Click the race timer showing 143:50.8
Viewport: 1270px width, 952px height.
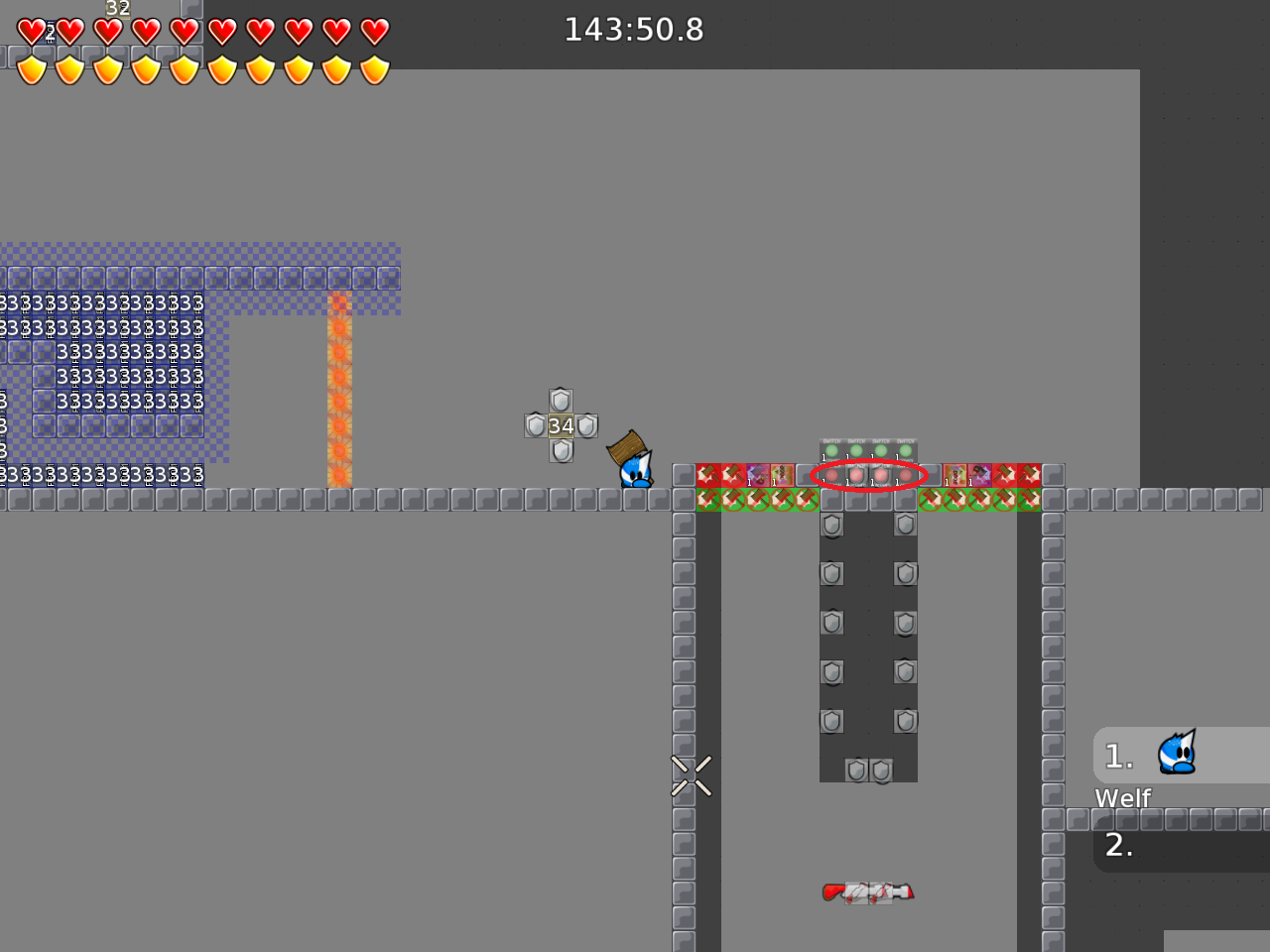634,30
